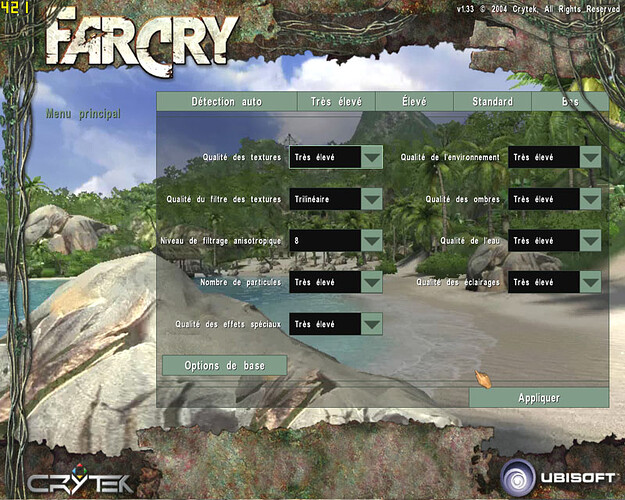Pick the Bas quality preset

point(570,101)
